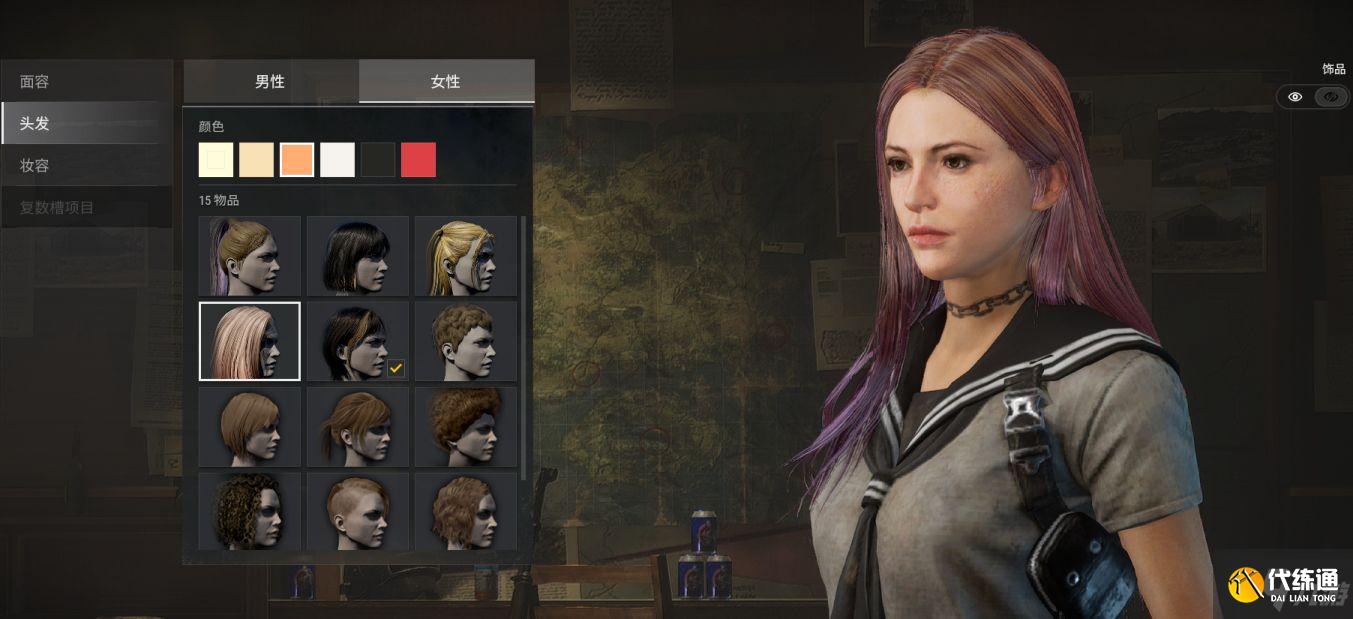Show accessories with the open eye icon
The width and height of the screenshot is (1353, 619).
(x=1295, y=97)
